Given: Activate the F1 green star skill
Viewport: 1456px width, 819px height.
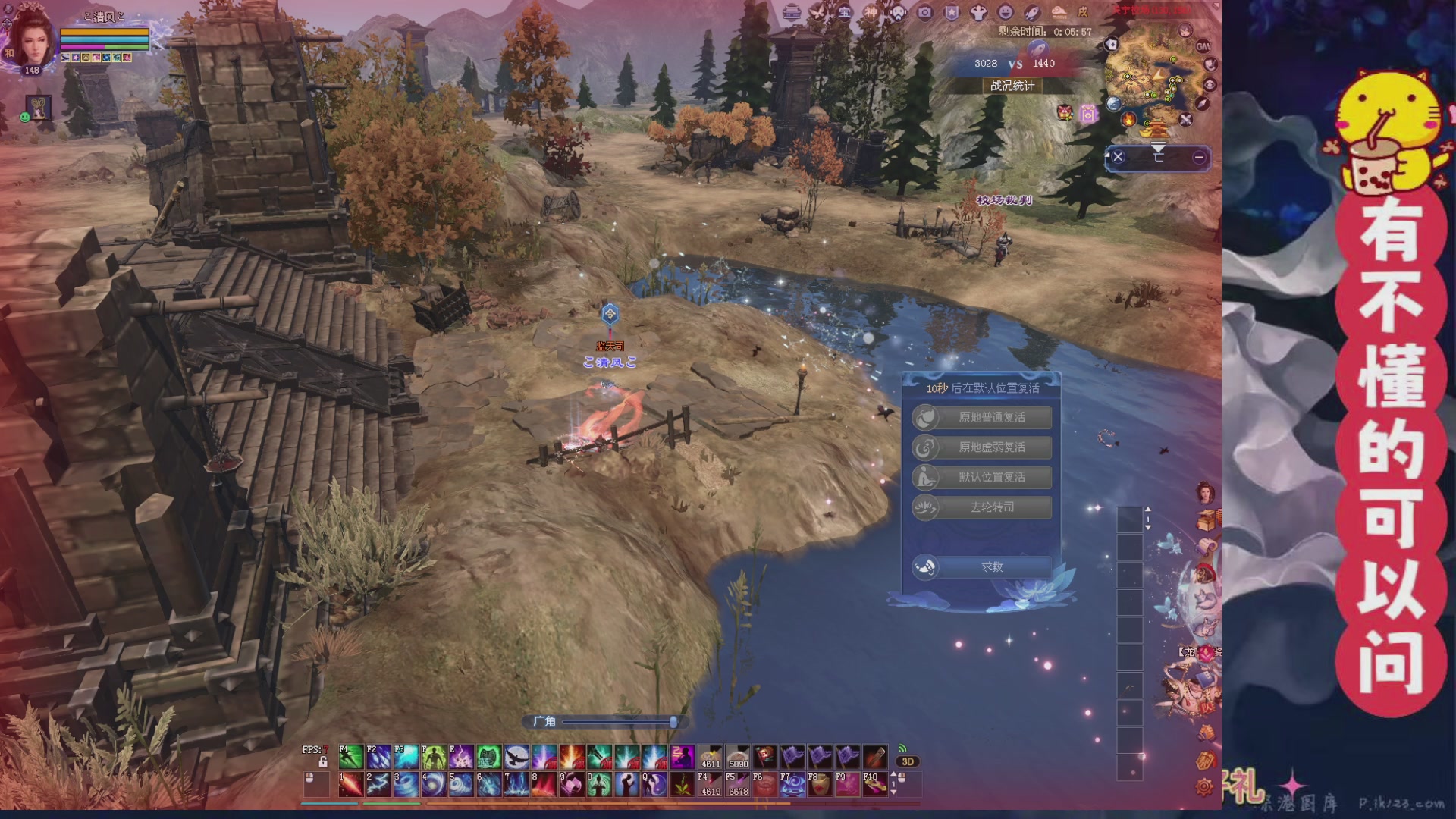Looking at the screenshot, I should [350, 757].
